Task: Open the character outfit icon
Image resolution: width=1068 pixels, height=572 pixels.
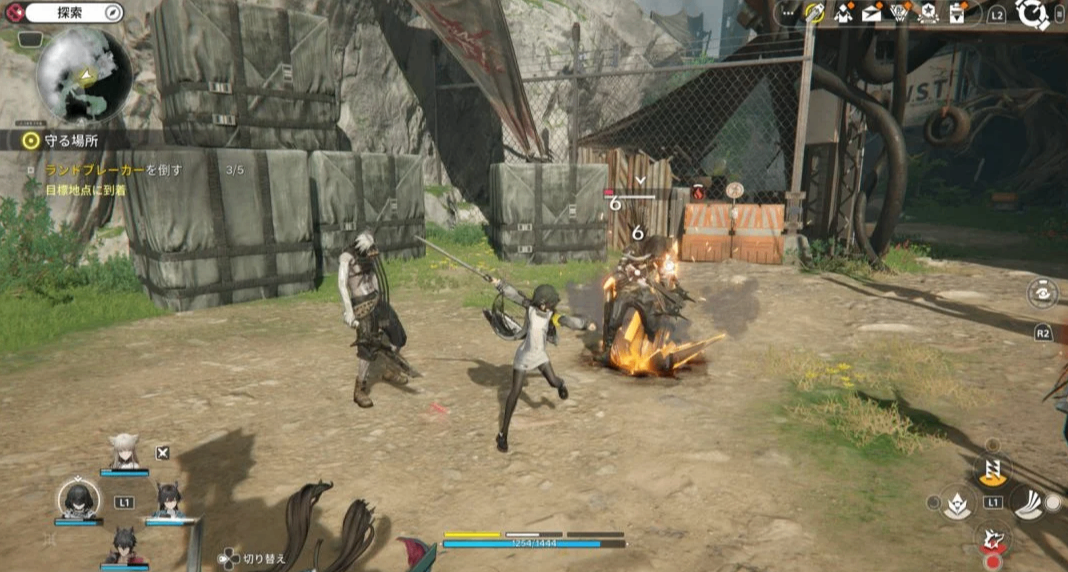Action: coord(844,13)
